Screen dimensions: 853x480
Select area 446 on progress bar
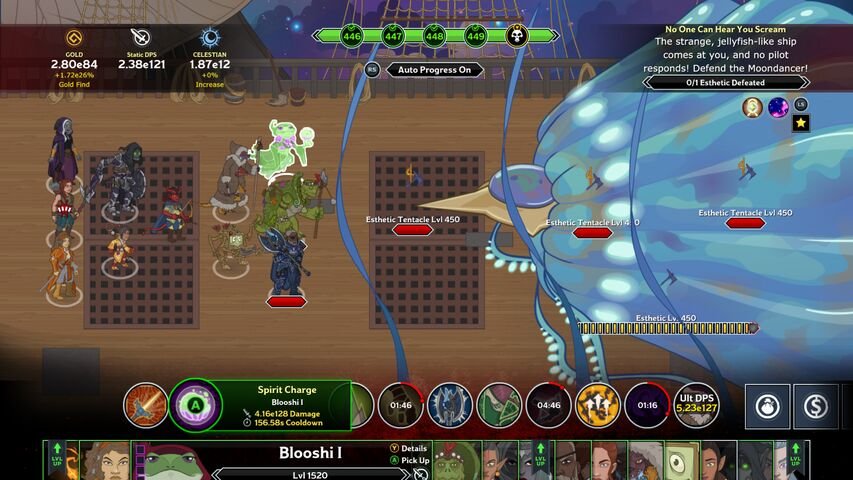pyautogui.click(x=351, y=36)
